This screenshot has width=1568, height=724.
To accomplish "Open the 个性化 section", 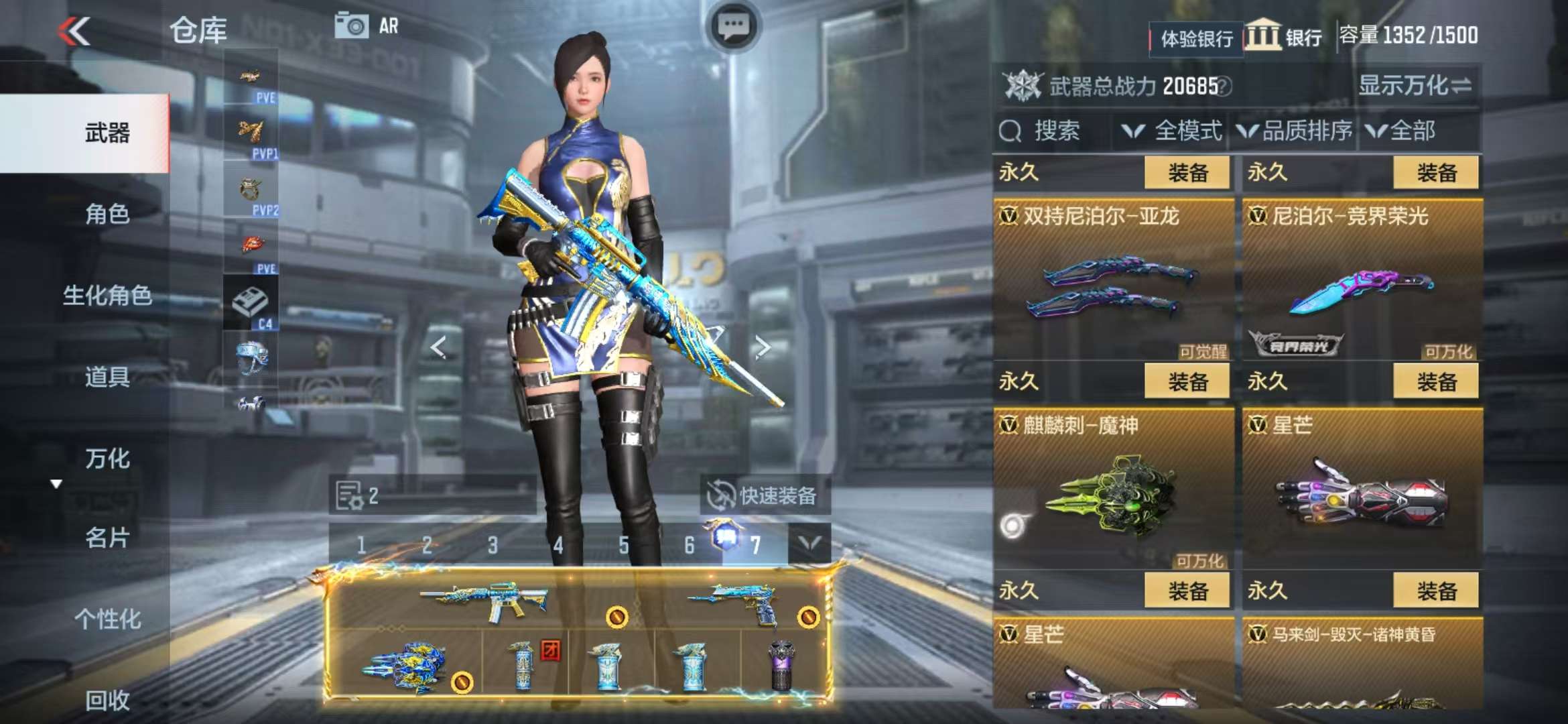I will [x=107, y=619].
